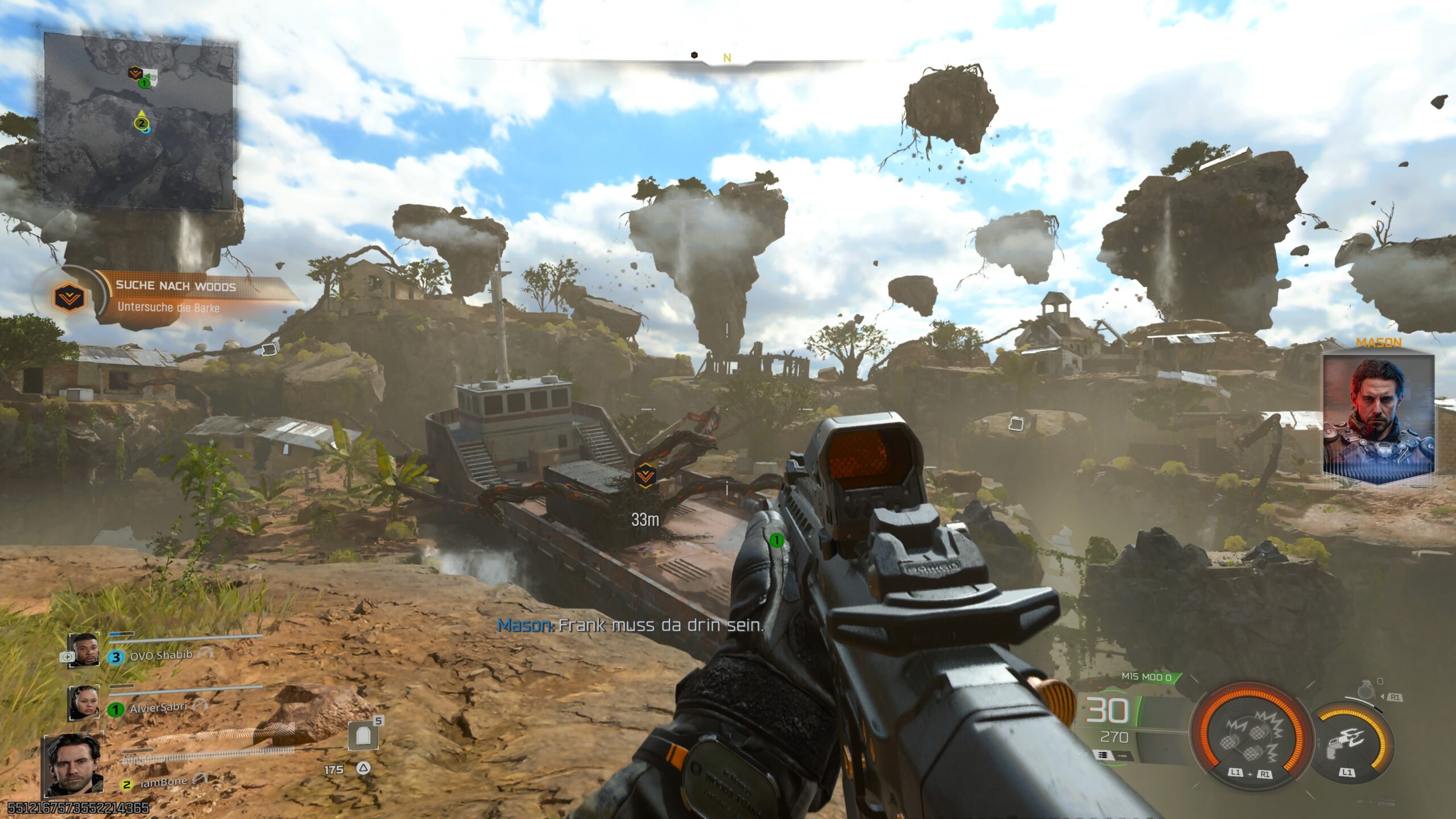The width and height of the screenshot is (1456, 819).
Task: Select the M15 MOD 0 weapon label
Action: (1146, 677)
